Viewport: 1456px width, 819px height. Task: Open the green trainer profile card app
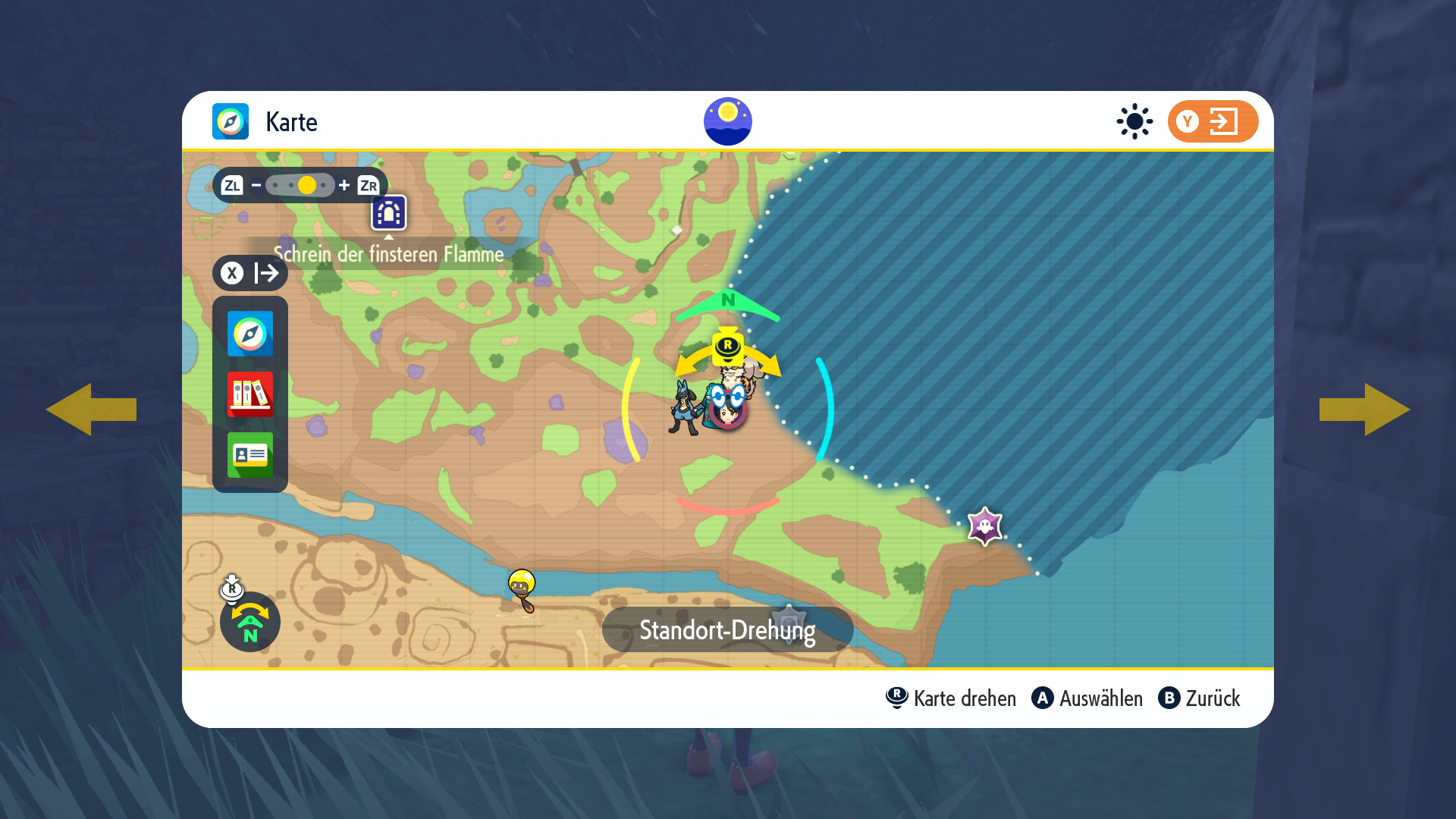click(249, 455)
